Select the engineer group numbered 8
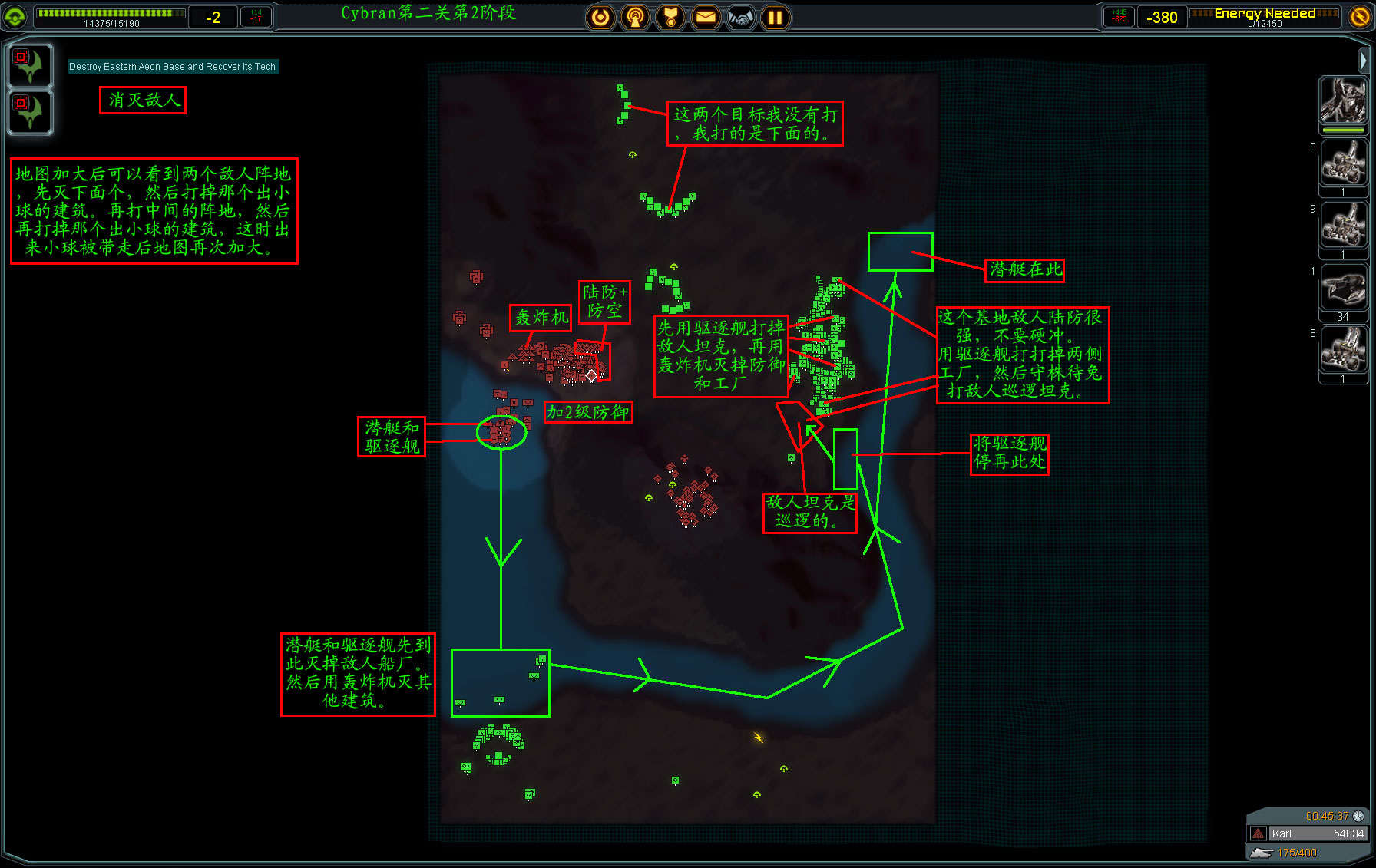 [1343, 351]
